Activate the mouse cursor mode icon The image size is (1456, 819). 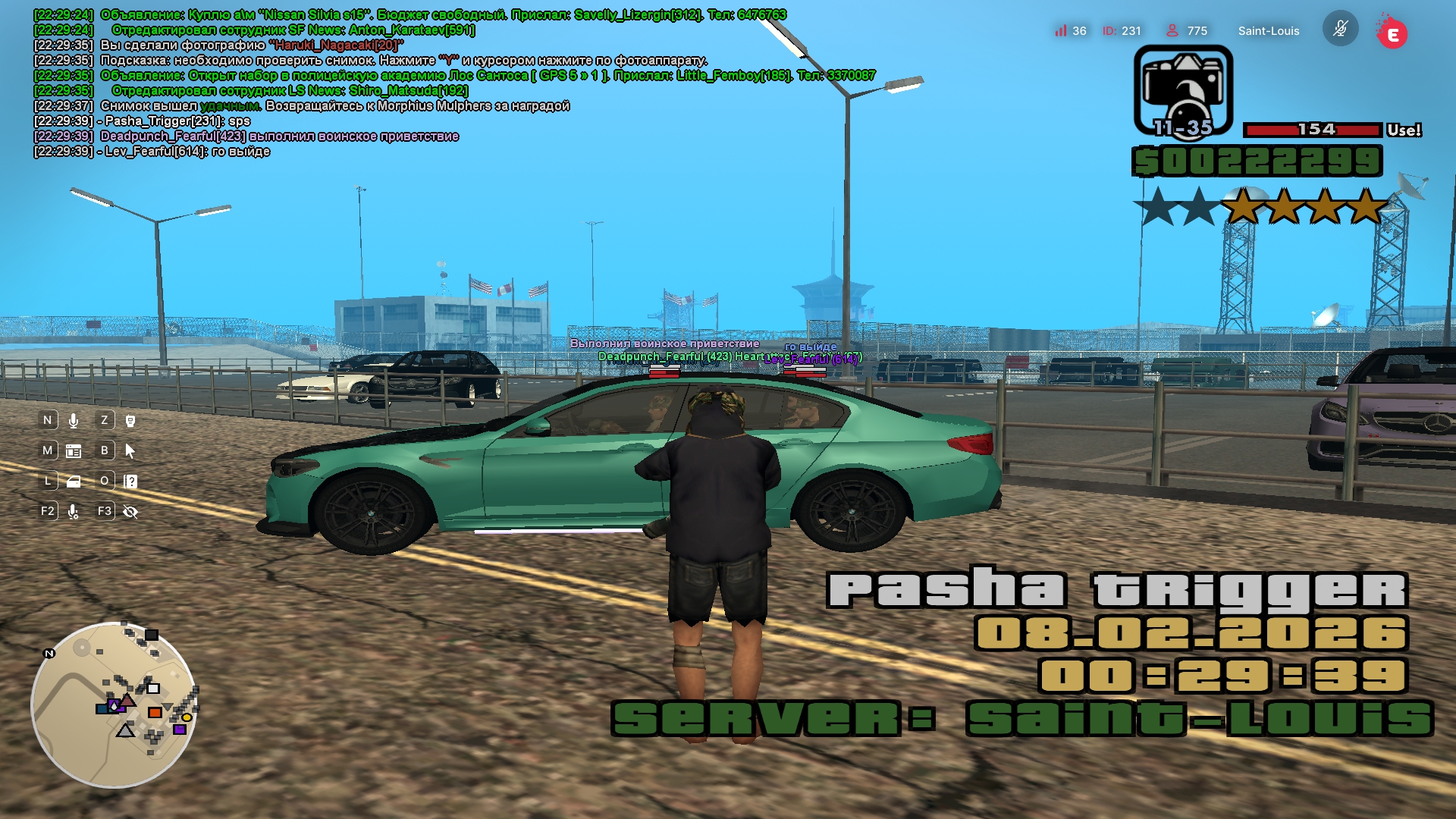pos(130,451)
